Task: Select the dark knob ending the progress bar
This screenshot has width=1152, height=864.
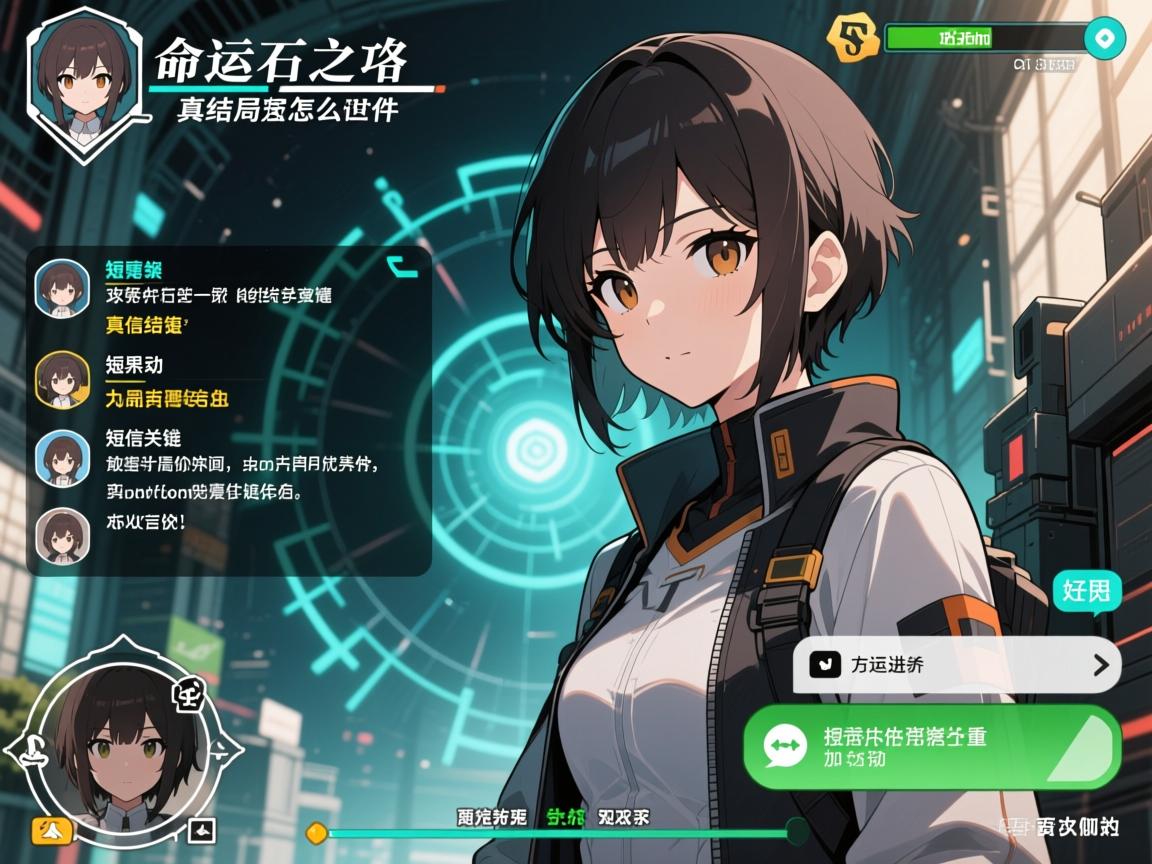Action: coord(797,830)
